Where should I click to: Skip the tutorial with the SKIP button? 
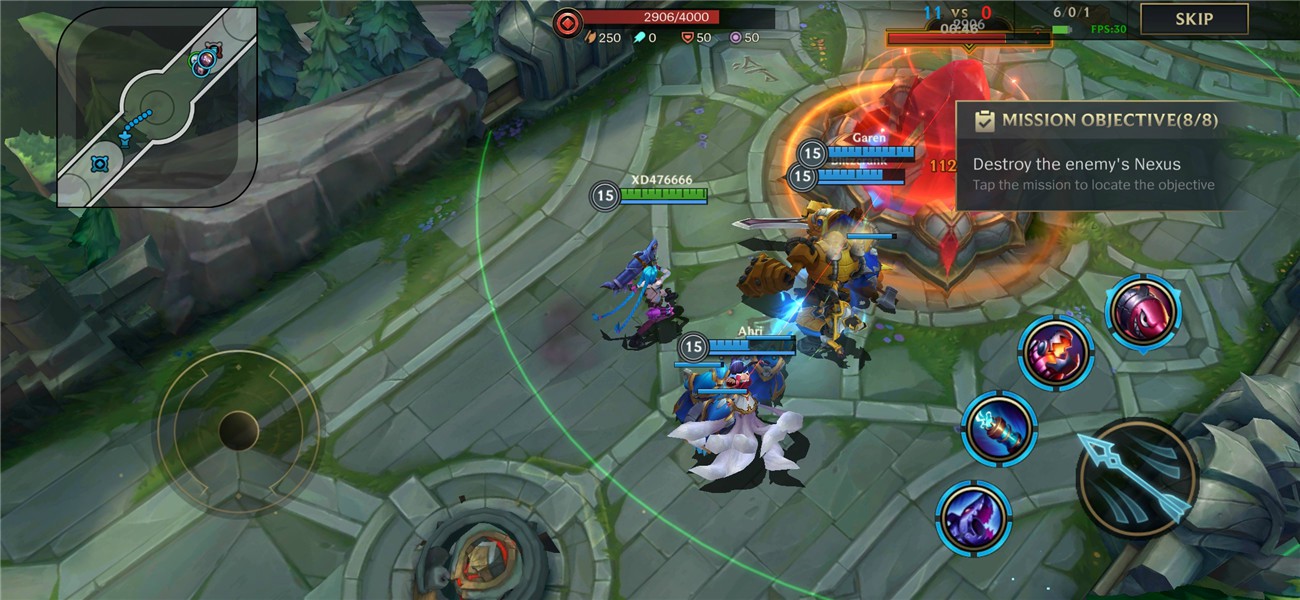pyautogui.click(x=1194, y=19)
